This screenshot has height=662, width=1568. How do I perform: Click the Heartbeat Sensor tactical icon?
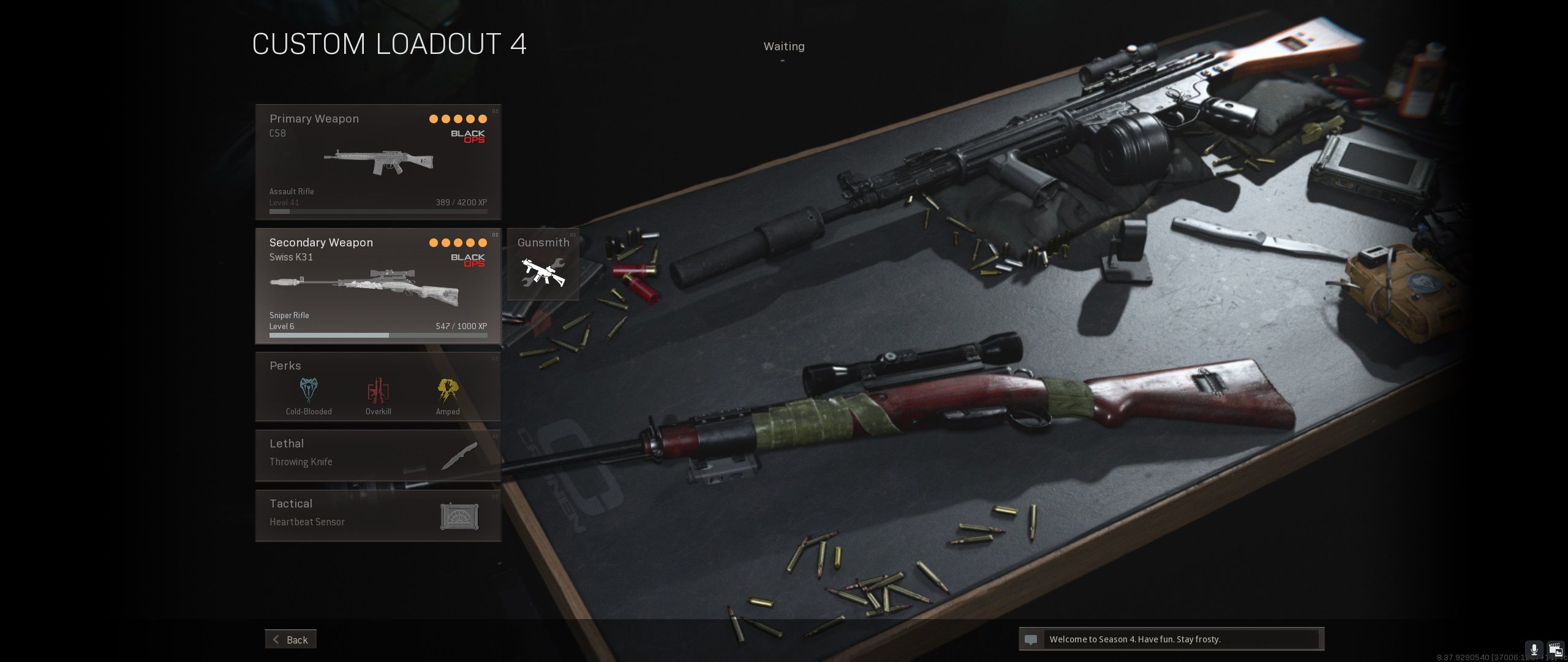460,516
